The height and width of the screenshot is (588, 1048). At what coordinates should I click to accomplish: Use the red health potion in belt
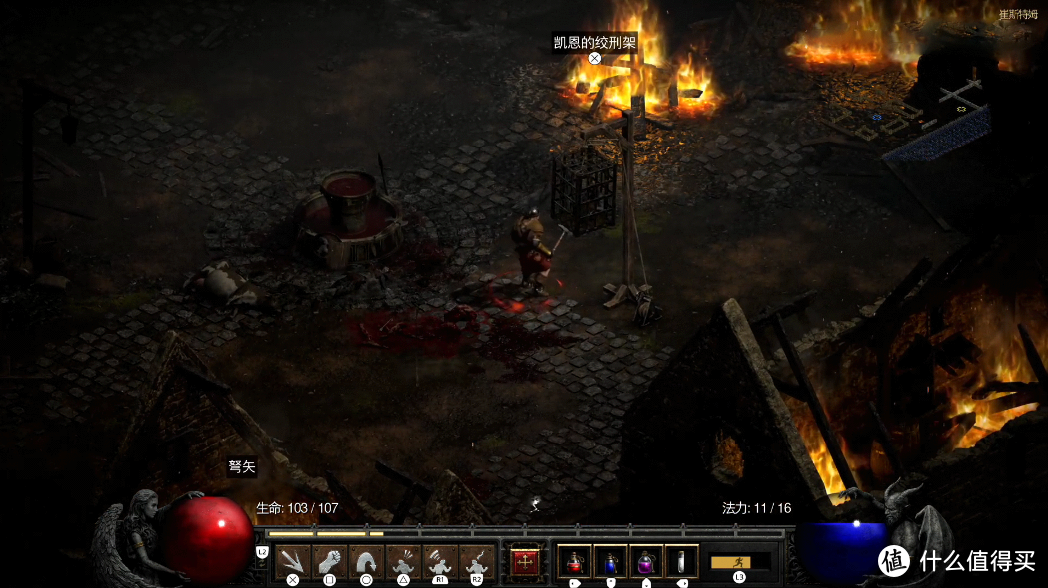574,561
